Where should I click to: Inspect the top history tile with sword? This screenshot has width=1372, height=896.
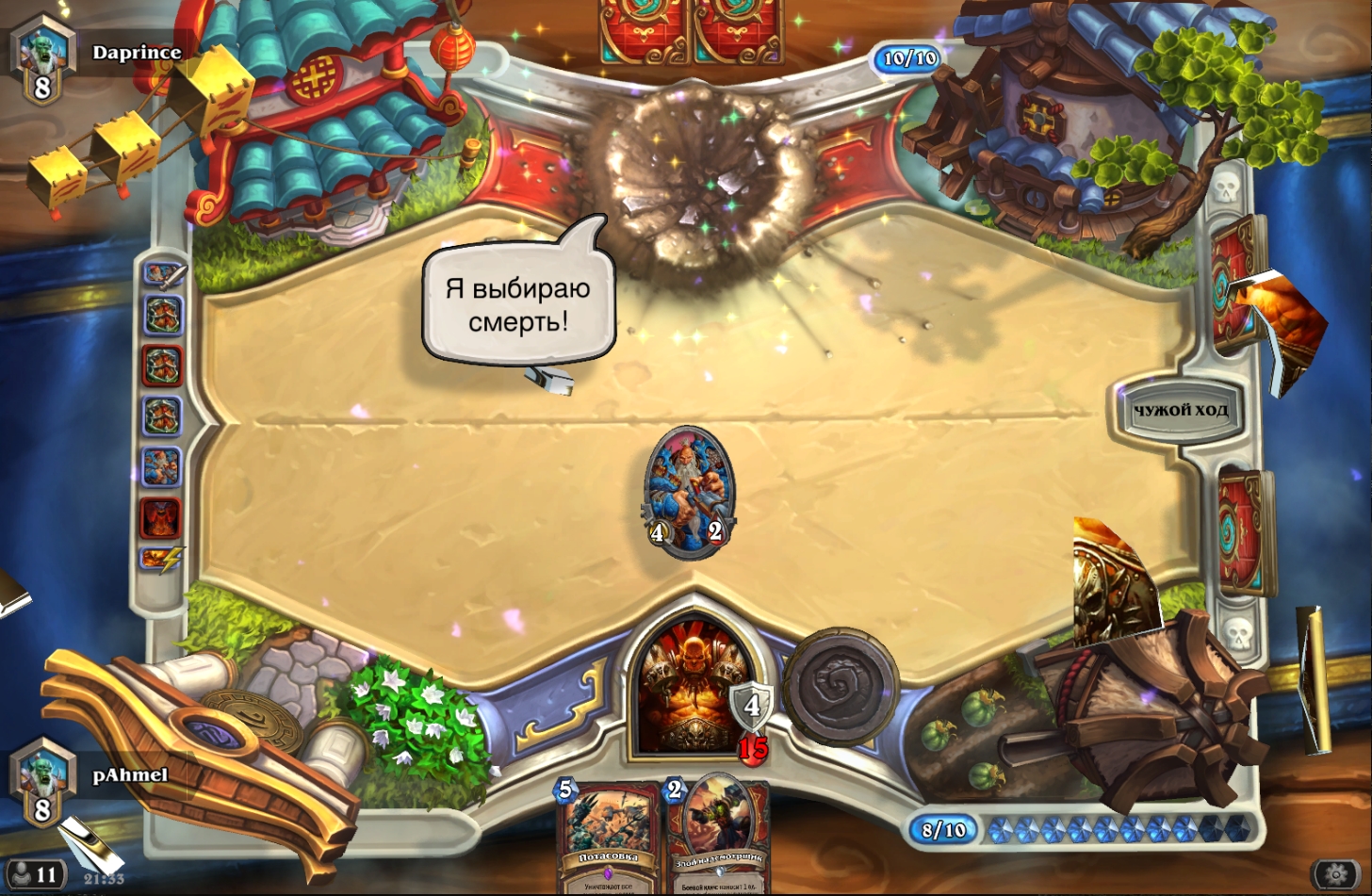(163, 275)
